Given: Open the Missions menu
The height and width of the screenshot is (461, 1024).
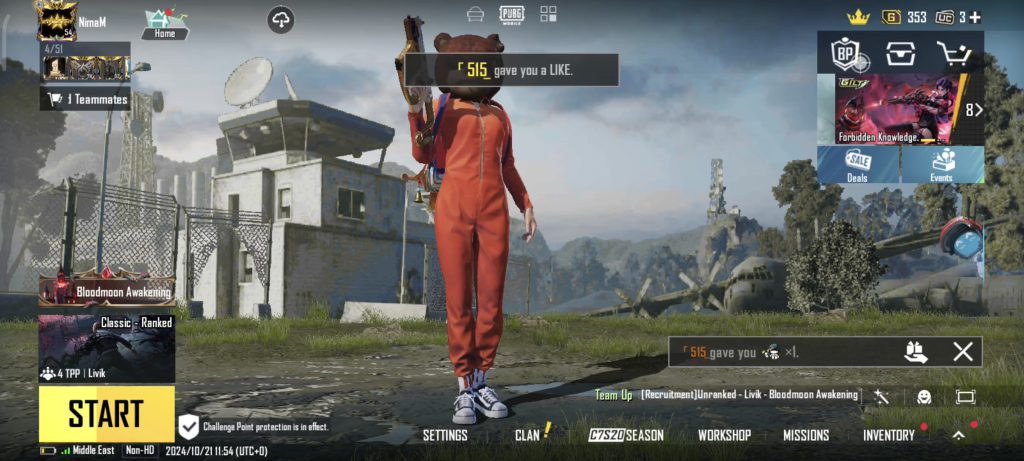Looking at the screenshot, I should point(806,435).
